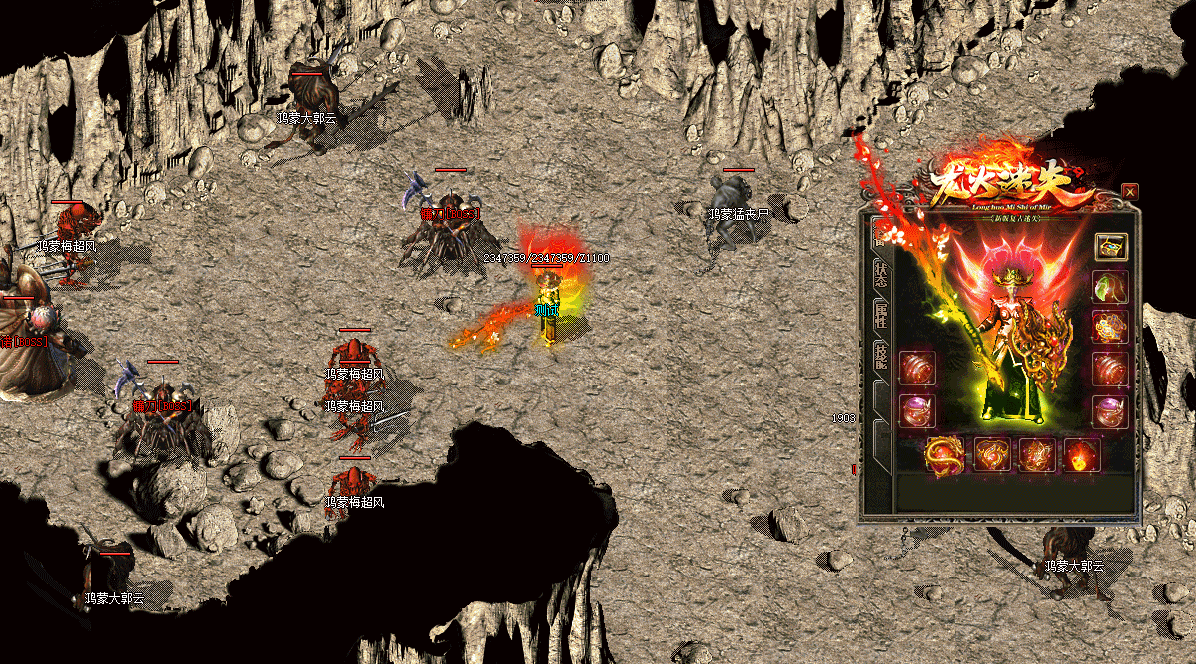Select the green leaf necklace slot
This screenshot has width=1196, height=664.
tap(1110, 287)
